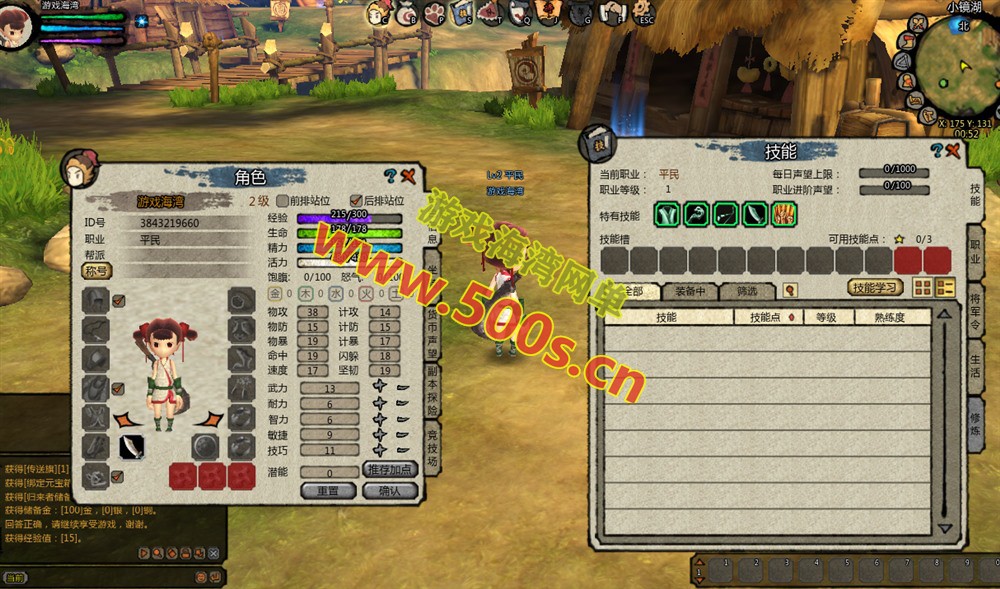The height and width of the screenshot is (589, 1000).
Task: Close the 角色 character panel
Action: pos(408,176)
